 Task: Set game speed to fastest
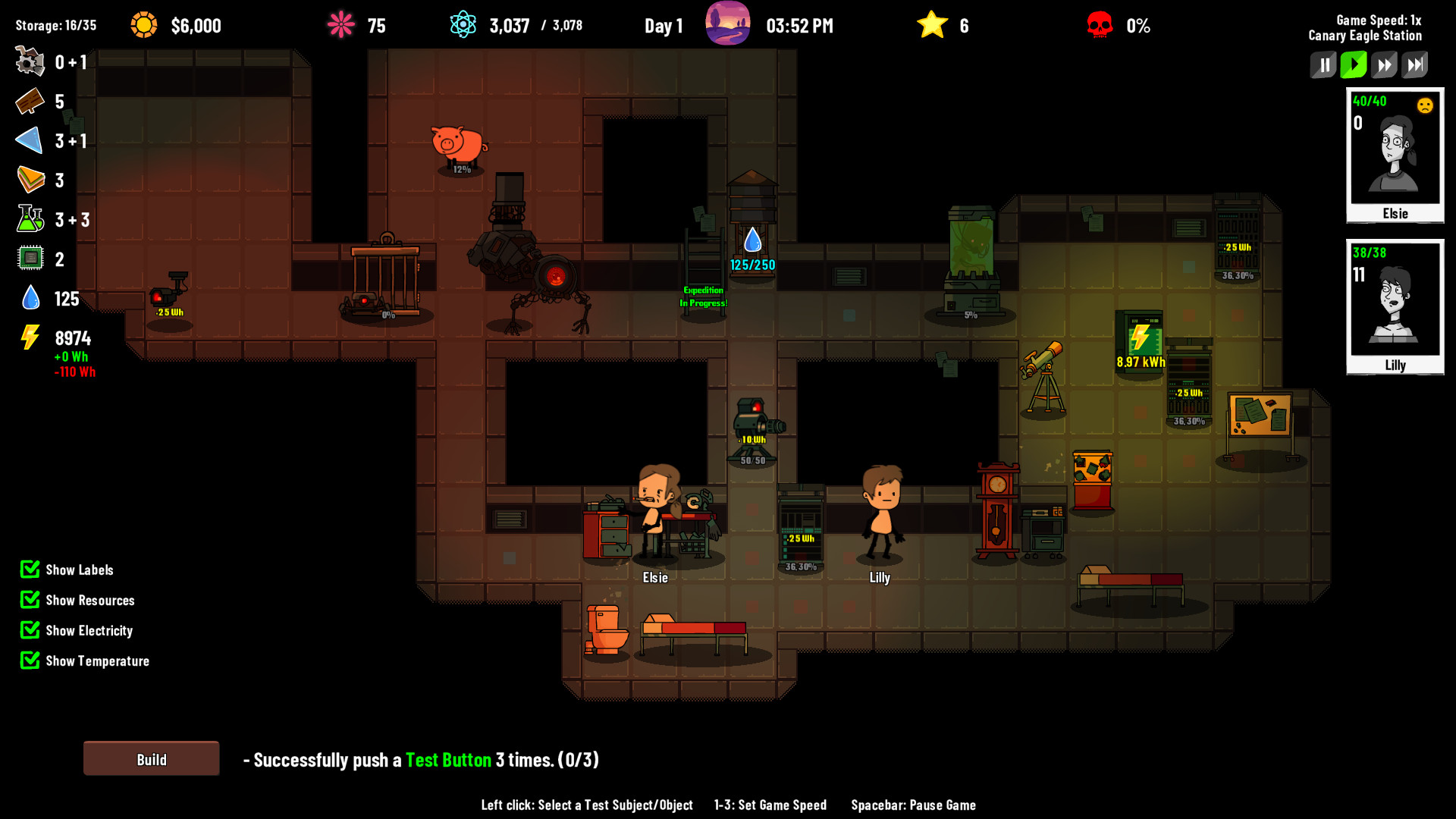point(1415,65)
